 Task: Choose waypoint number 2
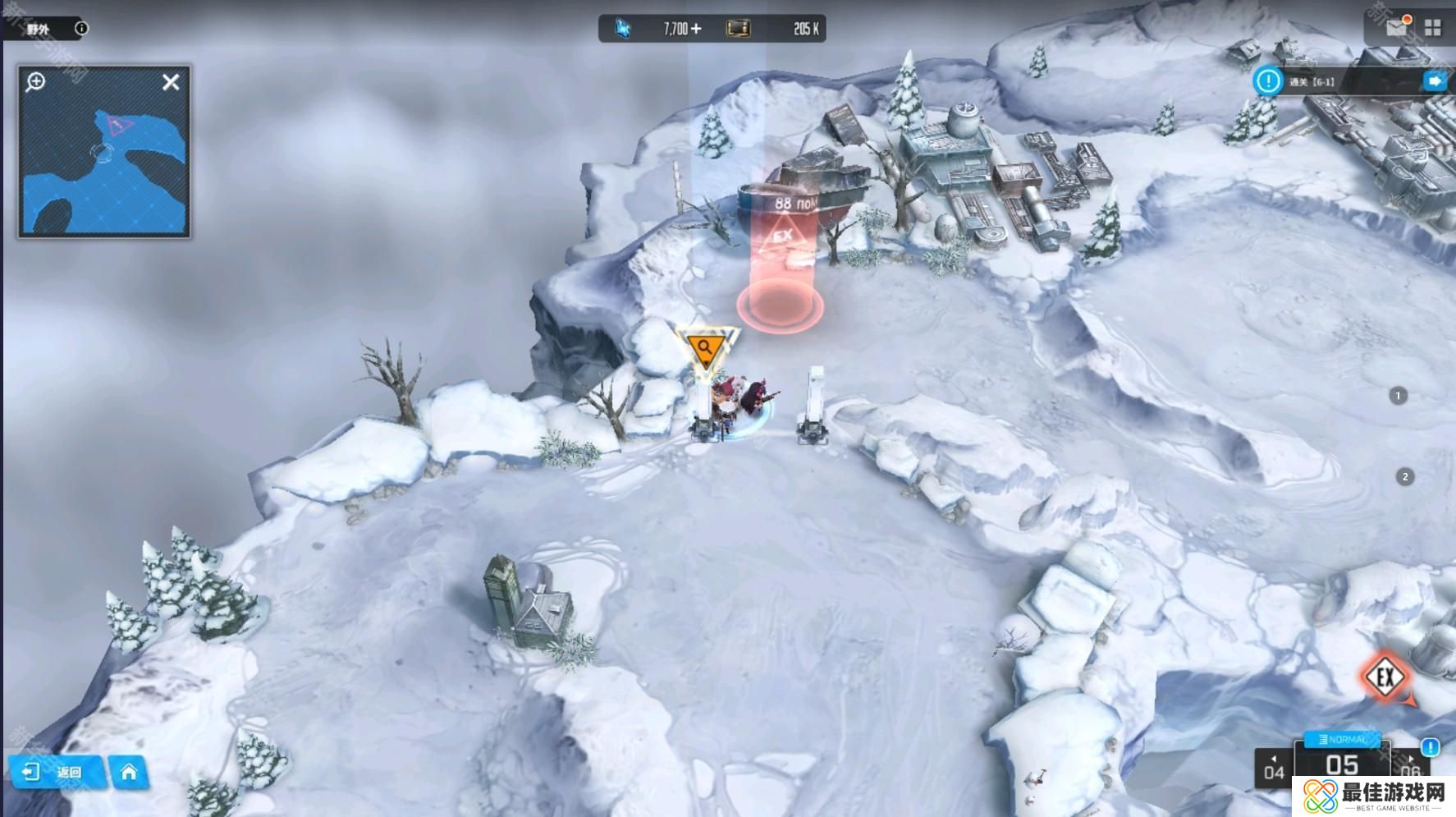point(1405,477)
